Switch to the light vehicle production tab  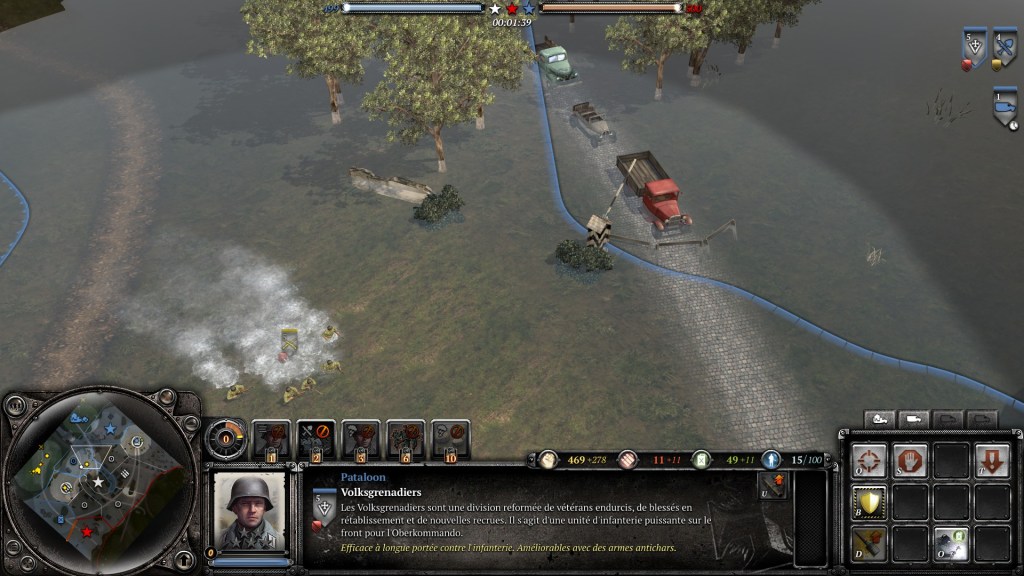(914, 419)
